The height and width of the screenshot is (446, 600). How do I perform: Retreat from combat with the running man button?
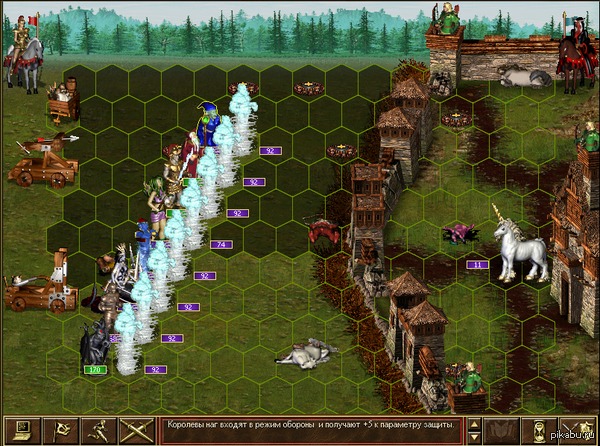click(x=98, y=430)
